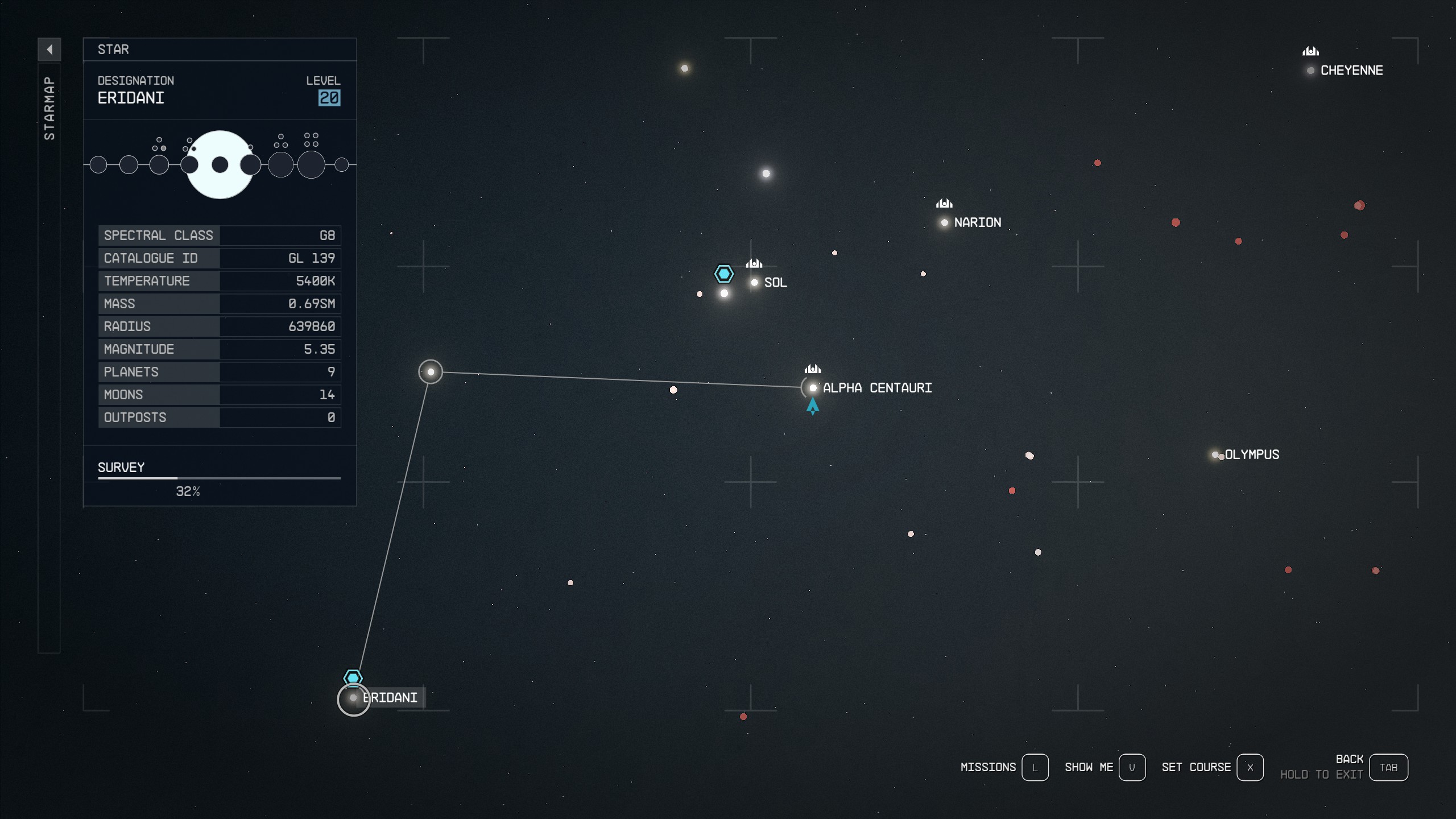Click the blue ship position arrow below Alpha Centauri
Viewport: 1456px width, 819px height.
coord(813,407)
